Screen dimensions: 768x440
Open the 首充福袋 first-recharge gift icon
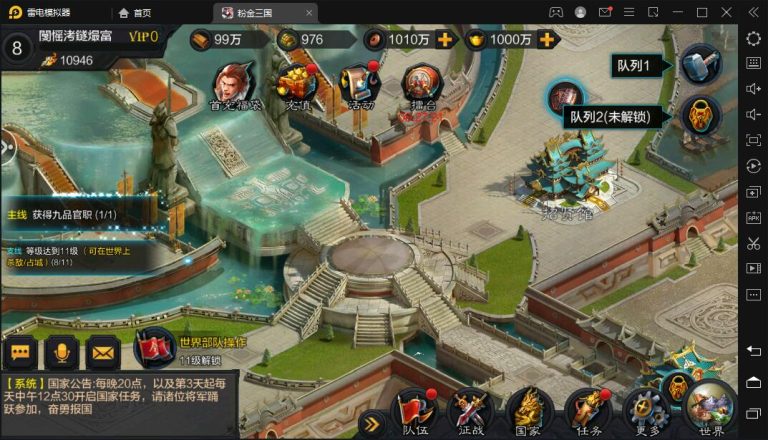(235, 83)
